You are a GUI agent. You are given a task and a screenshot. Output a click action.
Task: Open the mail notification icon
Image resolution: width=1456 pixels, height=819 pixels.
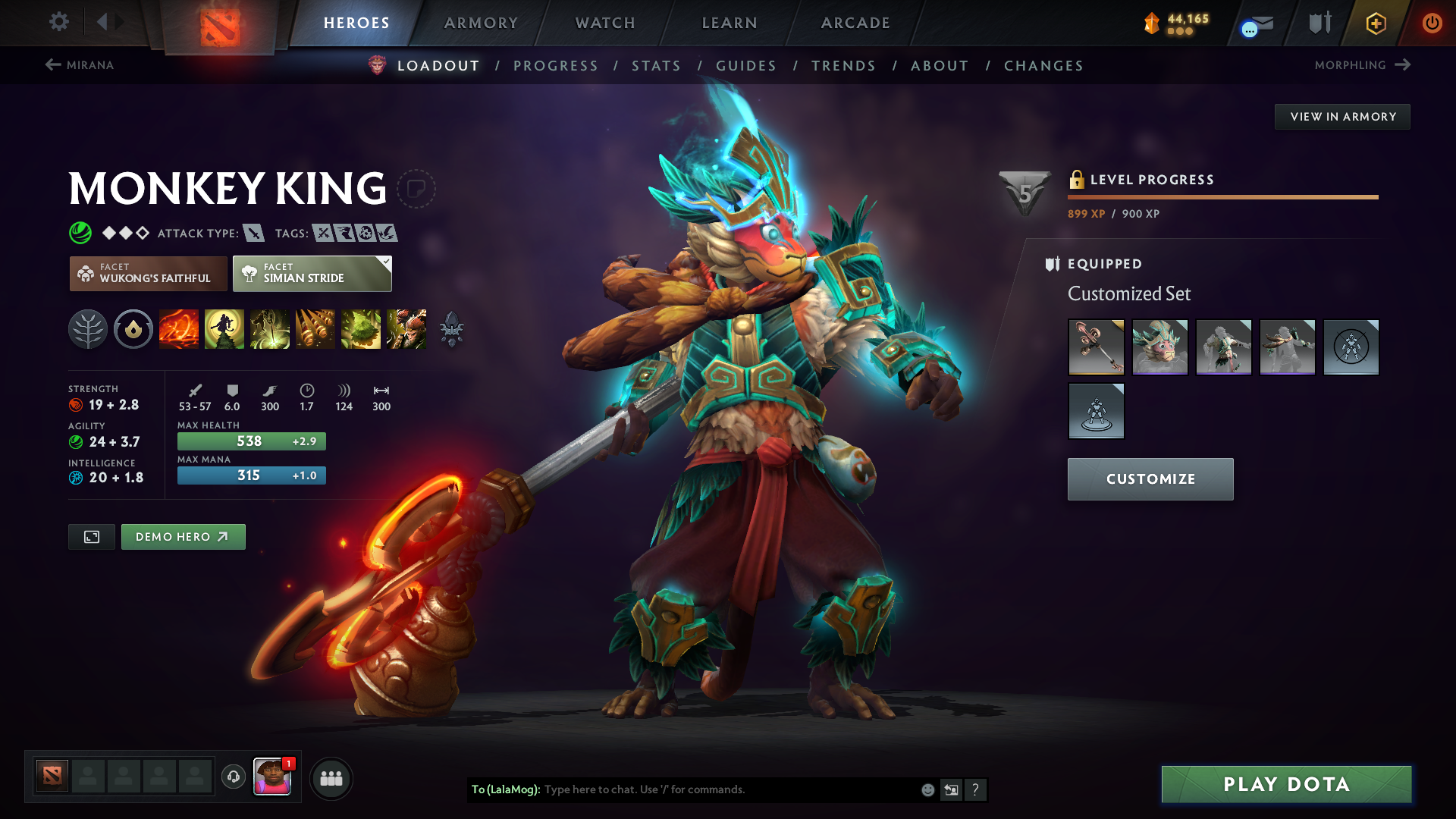point(1255,23)
